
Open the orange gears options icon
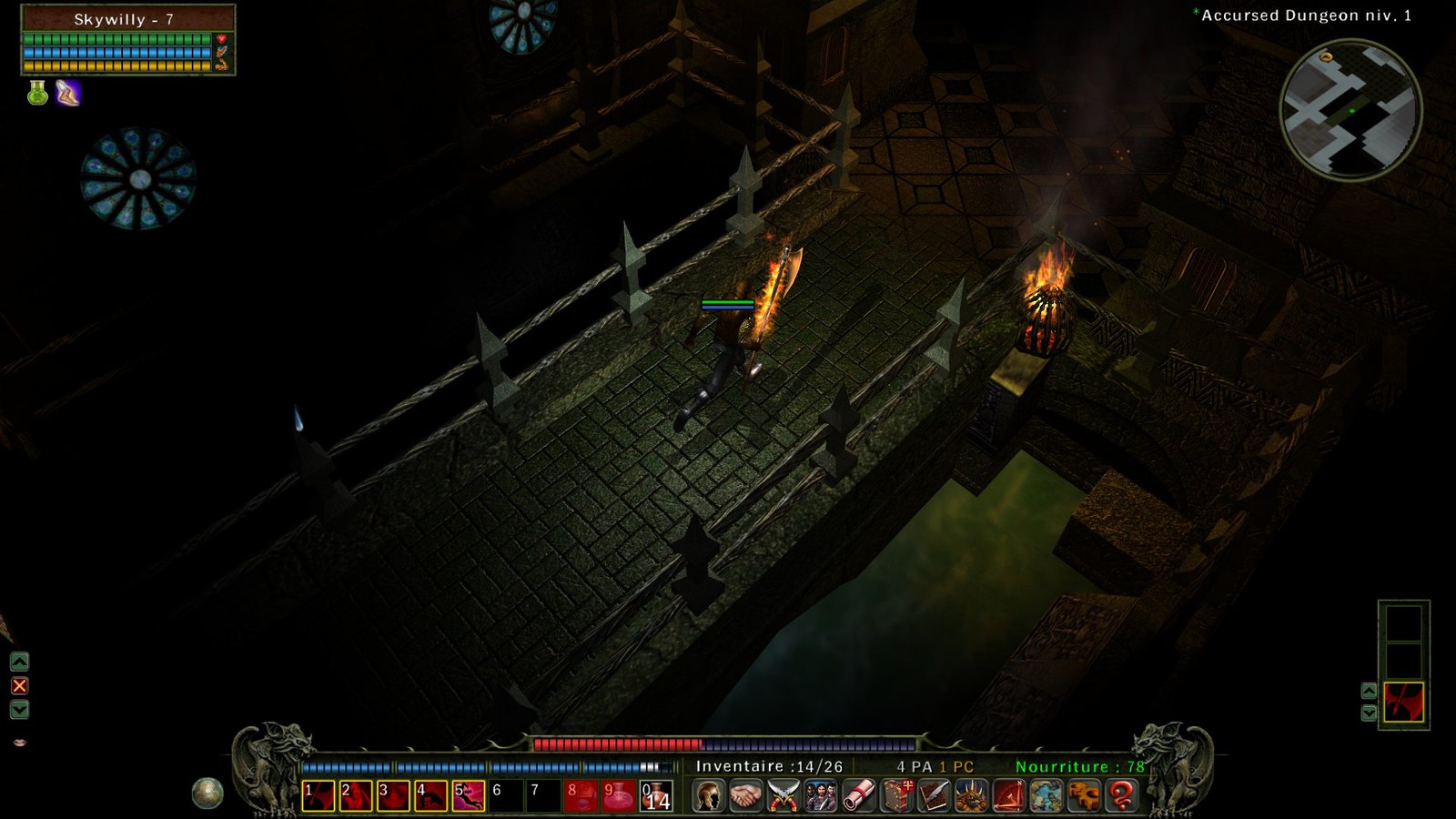tap(1084, 795)
